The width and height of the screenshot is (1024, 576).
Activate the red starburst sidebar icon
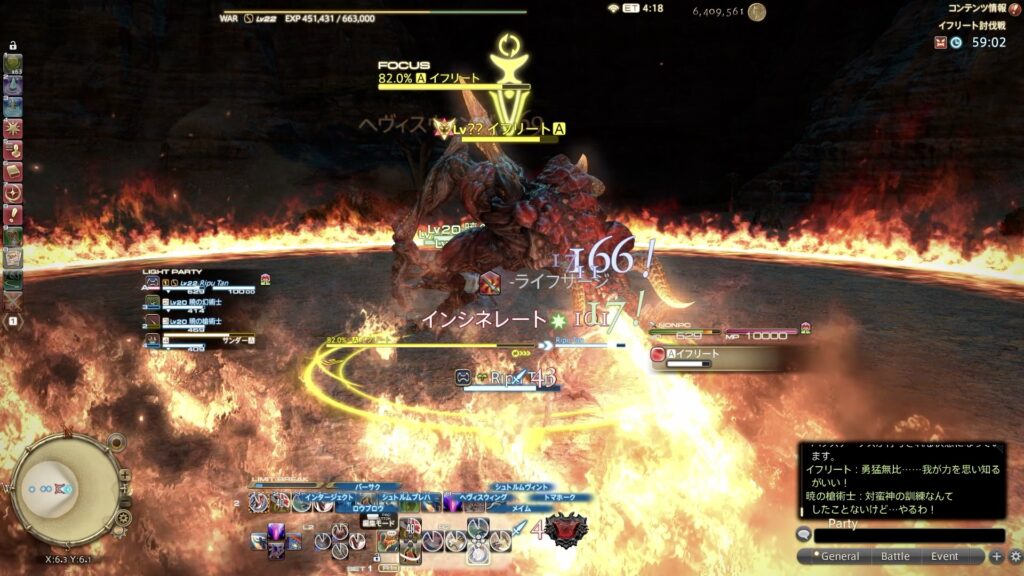click(13, 128)
